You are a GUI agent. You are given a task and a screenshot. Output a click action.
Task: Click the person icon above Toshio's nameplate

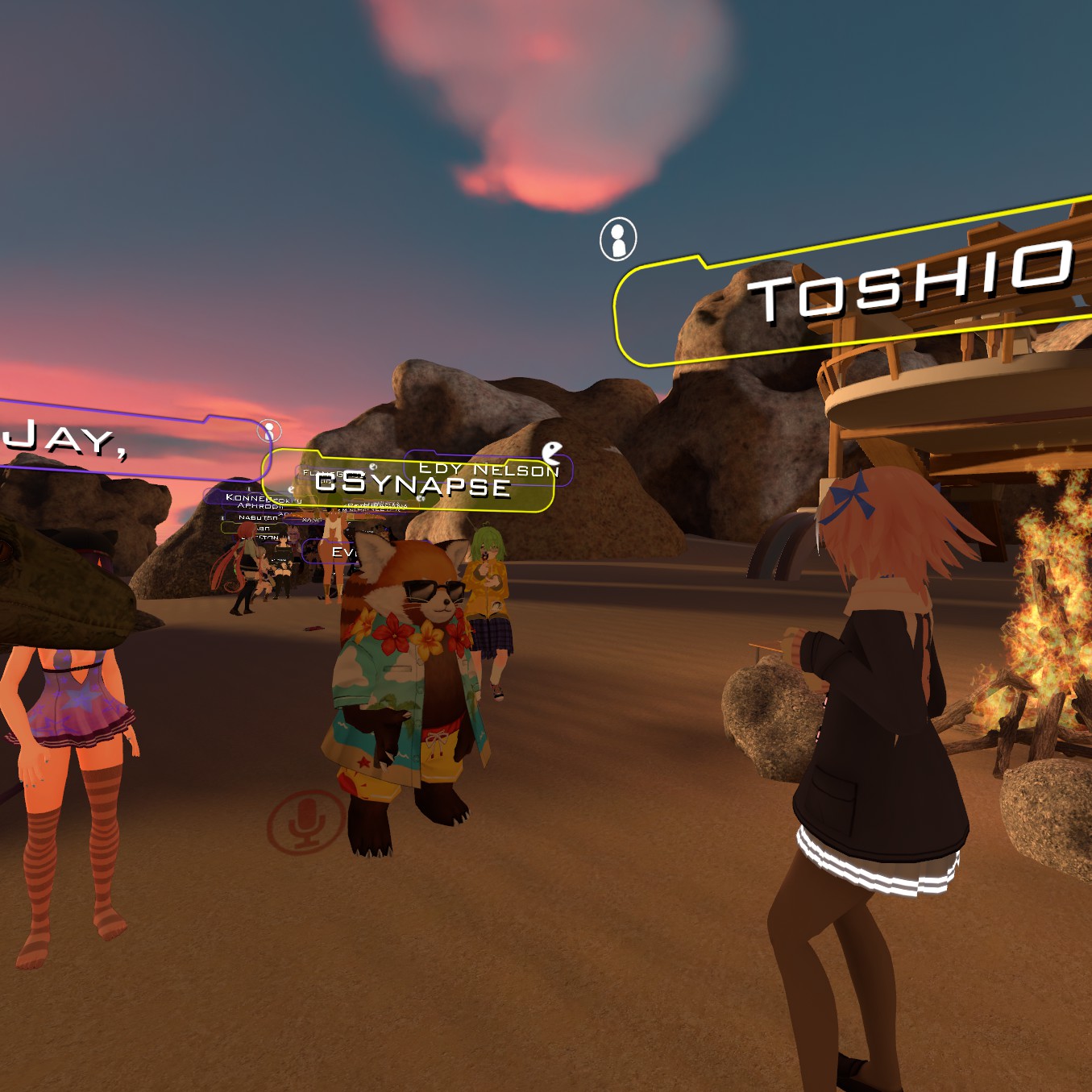coord(618,239)
